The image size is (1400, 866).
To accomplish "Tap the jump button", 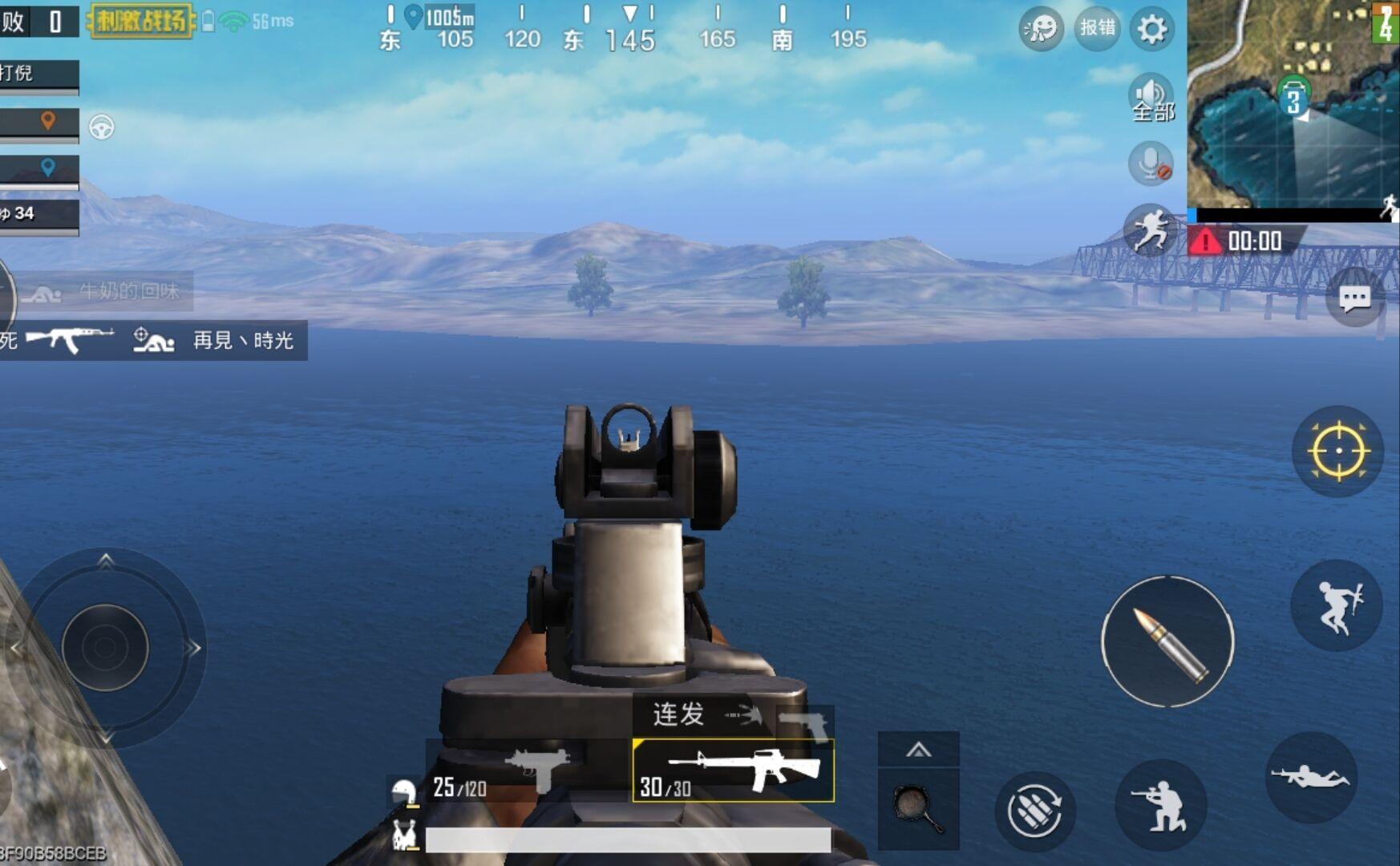I will tap(1337, 605).
